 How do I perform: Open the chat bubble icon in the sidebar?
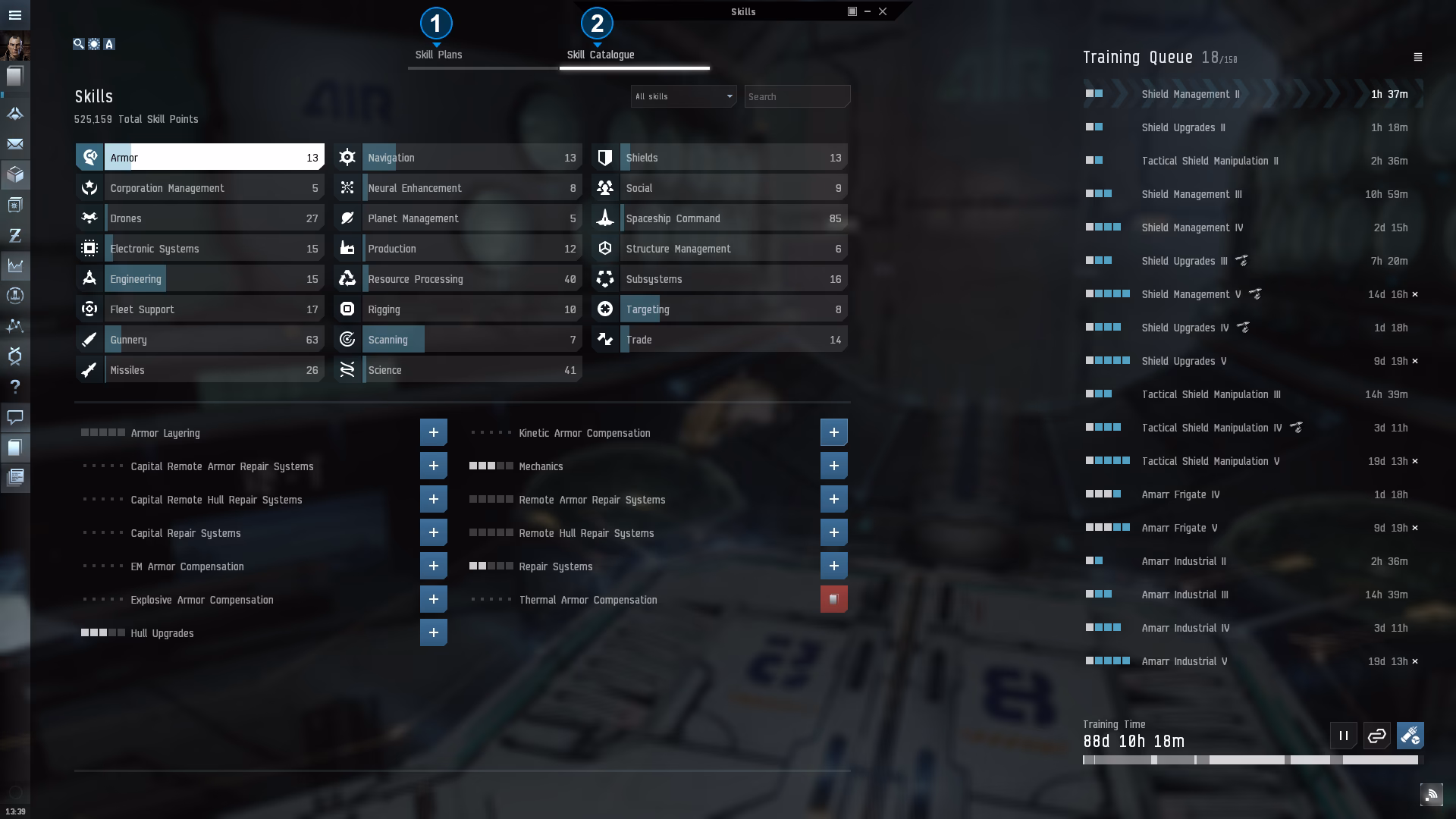15,418
